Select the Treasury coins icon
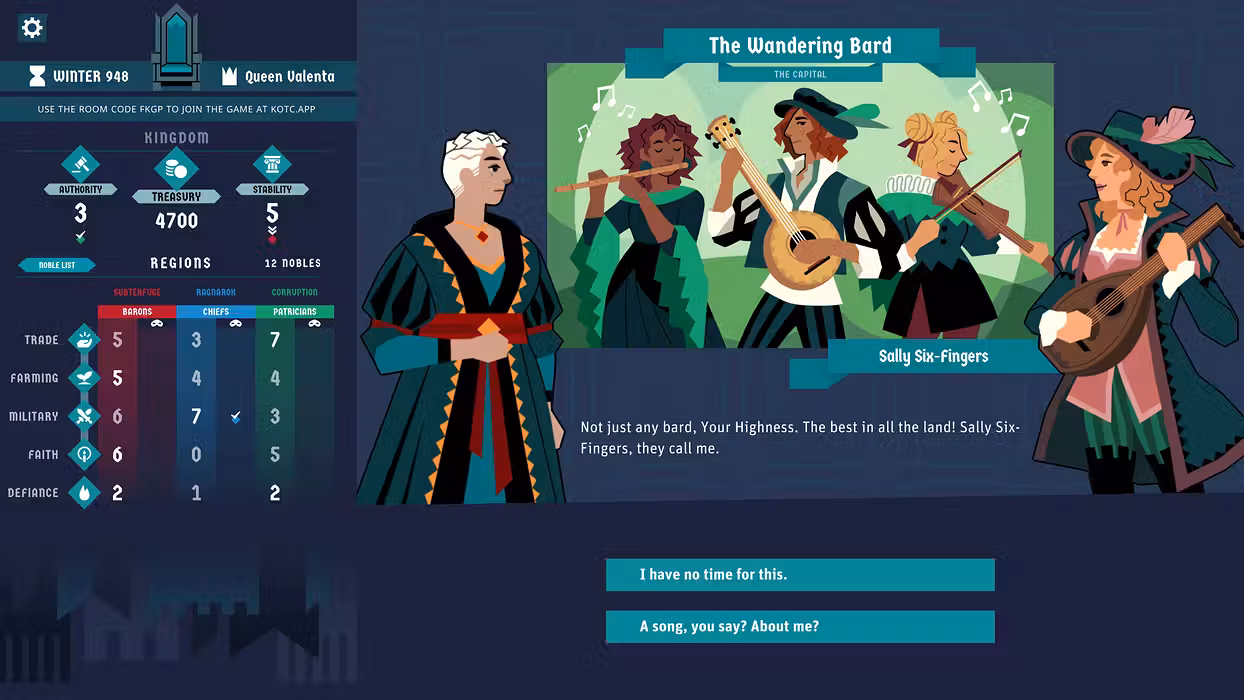This screenshot has width=1244, height=700. 176,170
